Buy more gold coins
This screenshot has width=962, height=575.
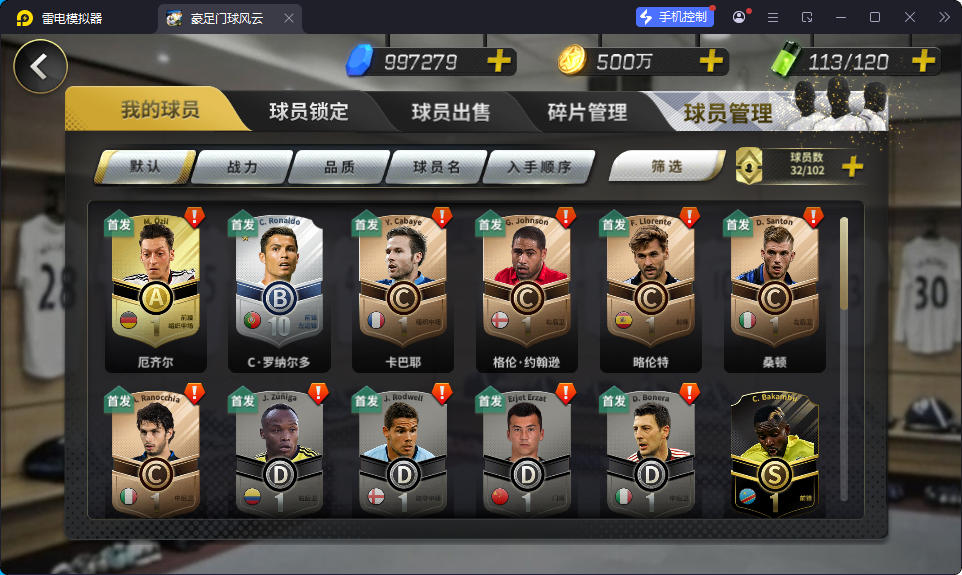point(711,62)
